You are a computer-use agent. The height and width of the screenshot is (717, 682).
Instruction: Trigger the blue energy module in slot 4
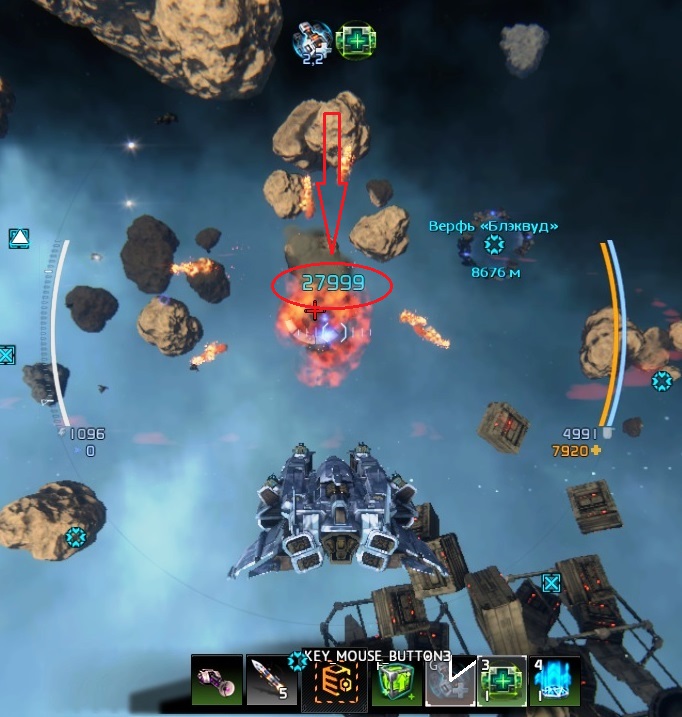(555, 682)
